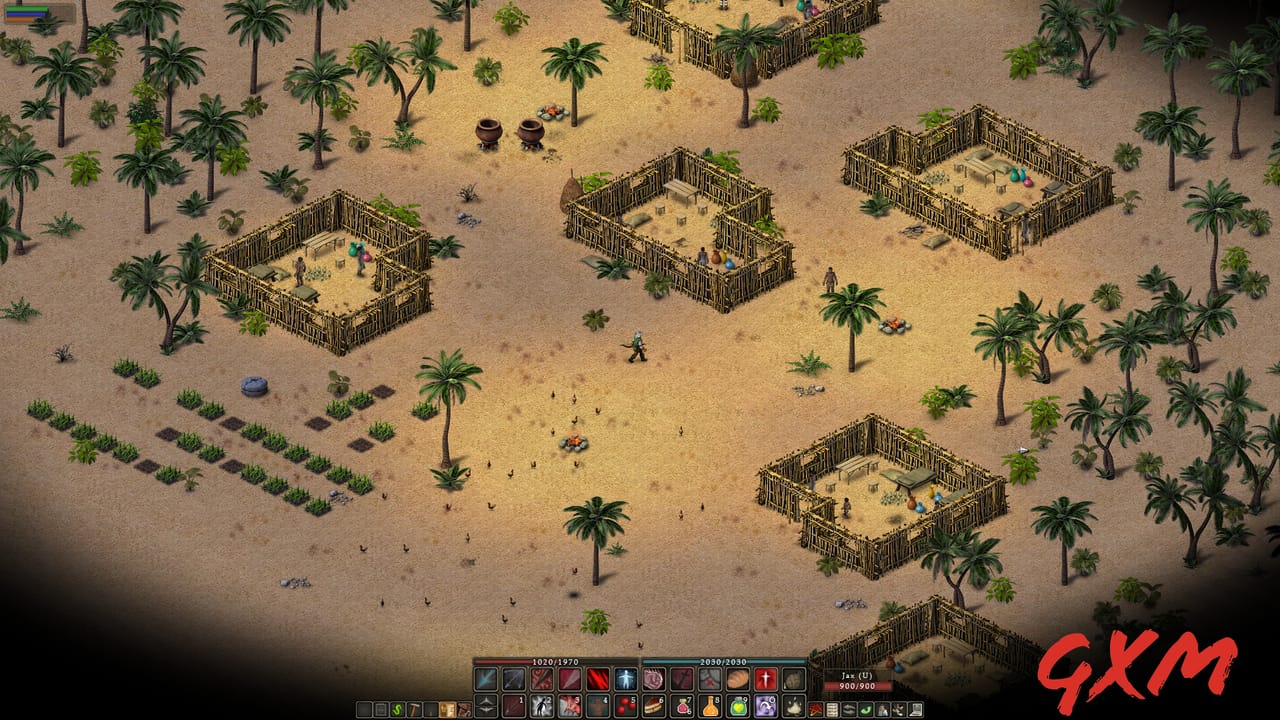Open the golden journal icon in the bottom toolbar
1280x720 pixels.
(448, 709)
